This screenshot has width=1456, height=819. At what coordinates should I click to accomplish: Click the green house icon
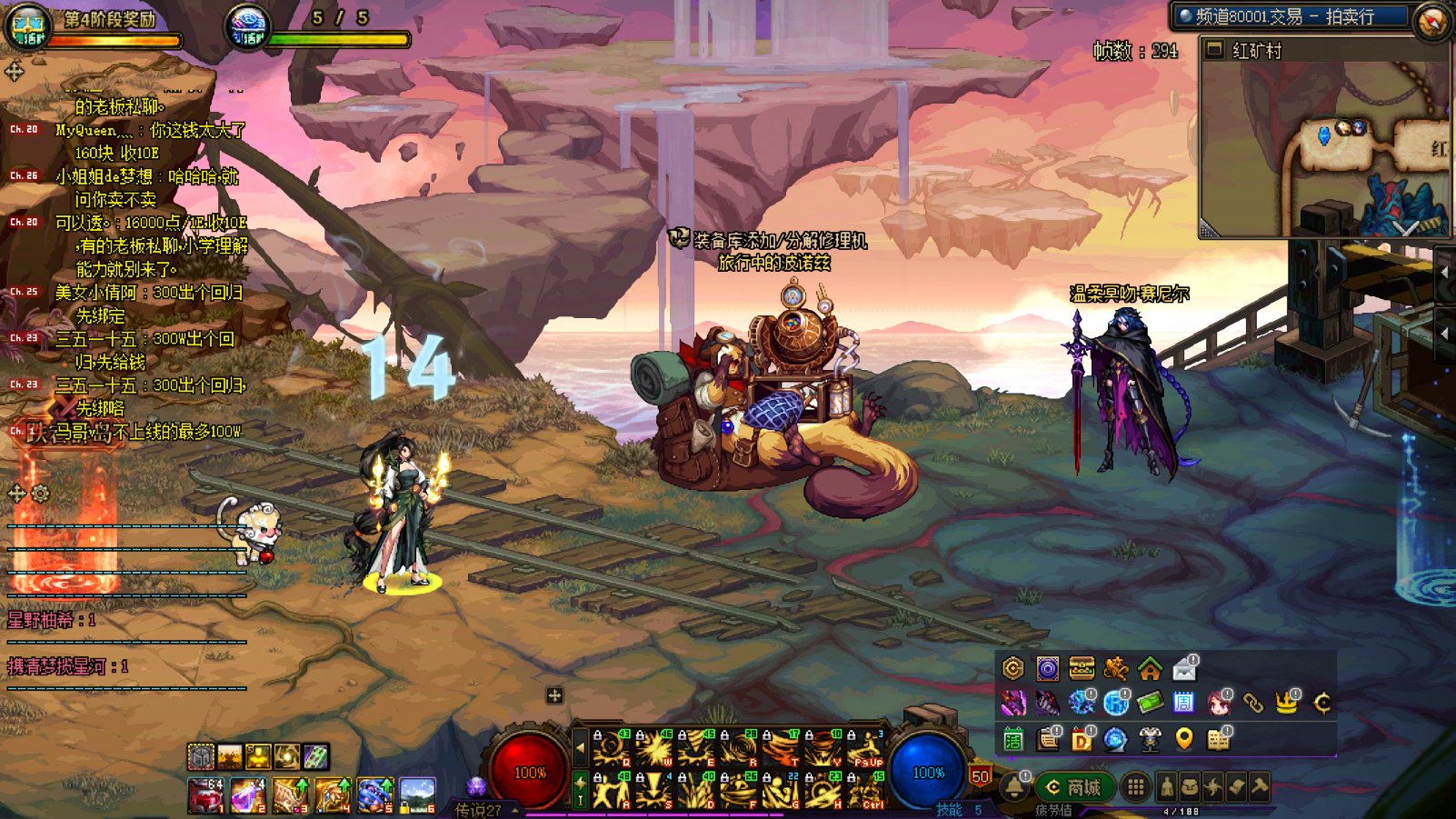coord(1150,670)
